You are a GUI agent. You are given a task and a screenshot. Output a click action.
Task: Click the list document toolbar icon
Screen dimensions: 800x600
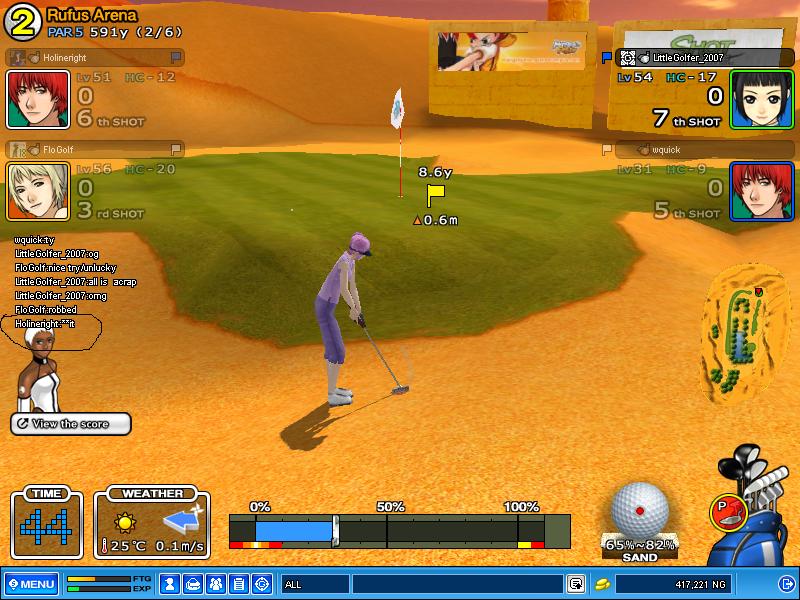(239, 583)
